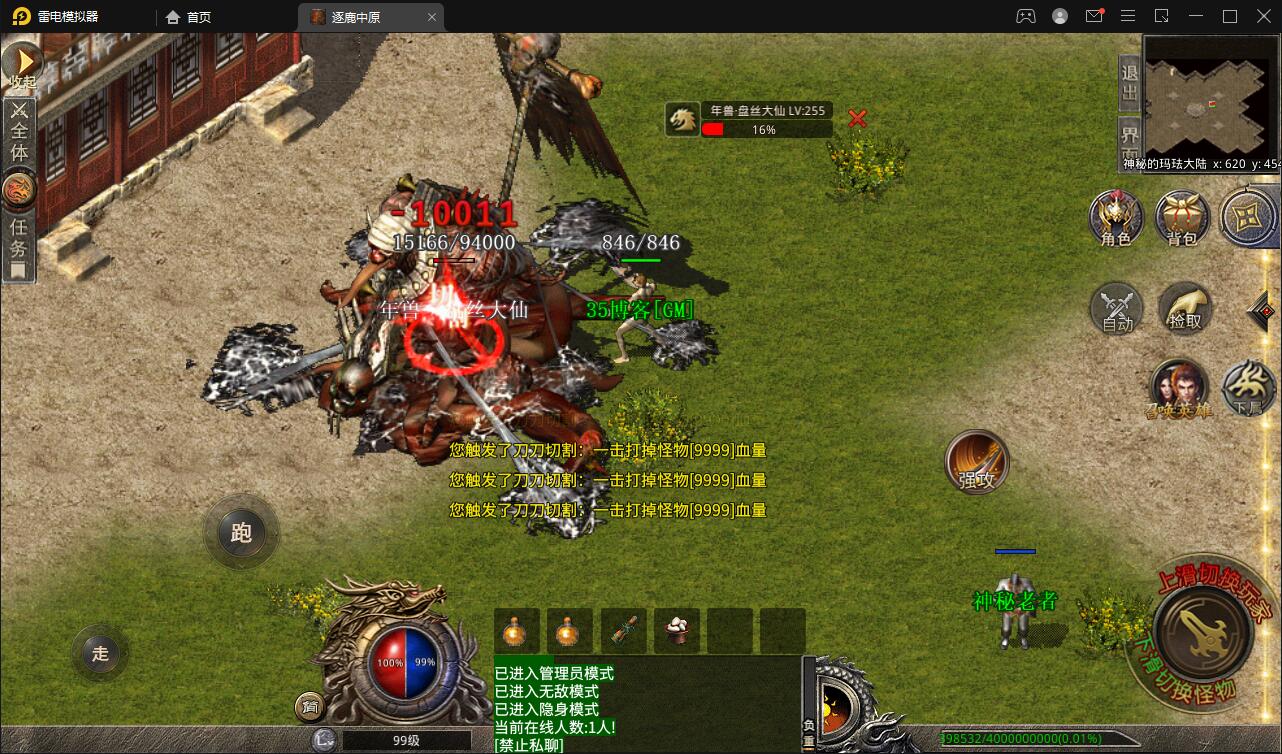The image size is (1282, 754).
Task: Click the 退出 exit button
Action: [x=1129, y=83]
